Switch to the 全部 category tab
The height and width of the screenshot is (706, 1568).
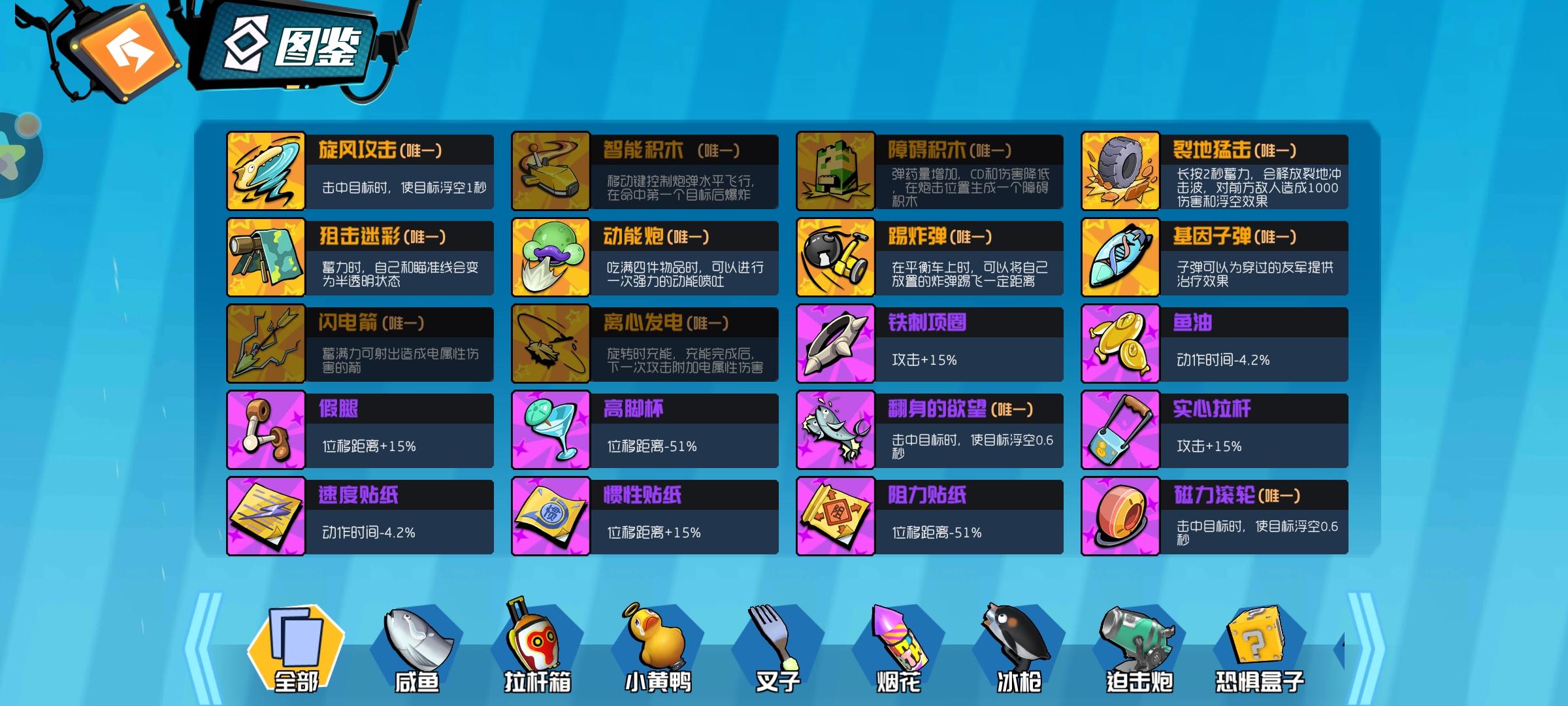coord(297,647)
